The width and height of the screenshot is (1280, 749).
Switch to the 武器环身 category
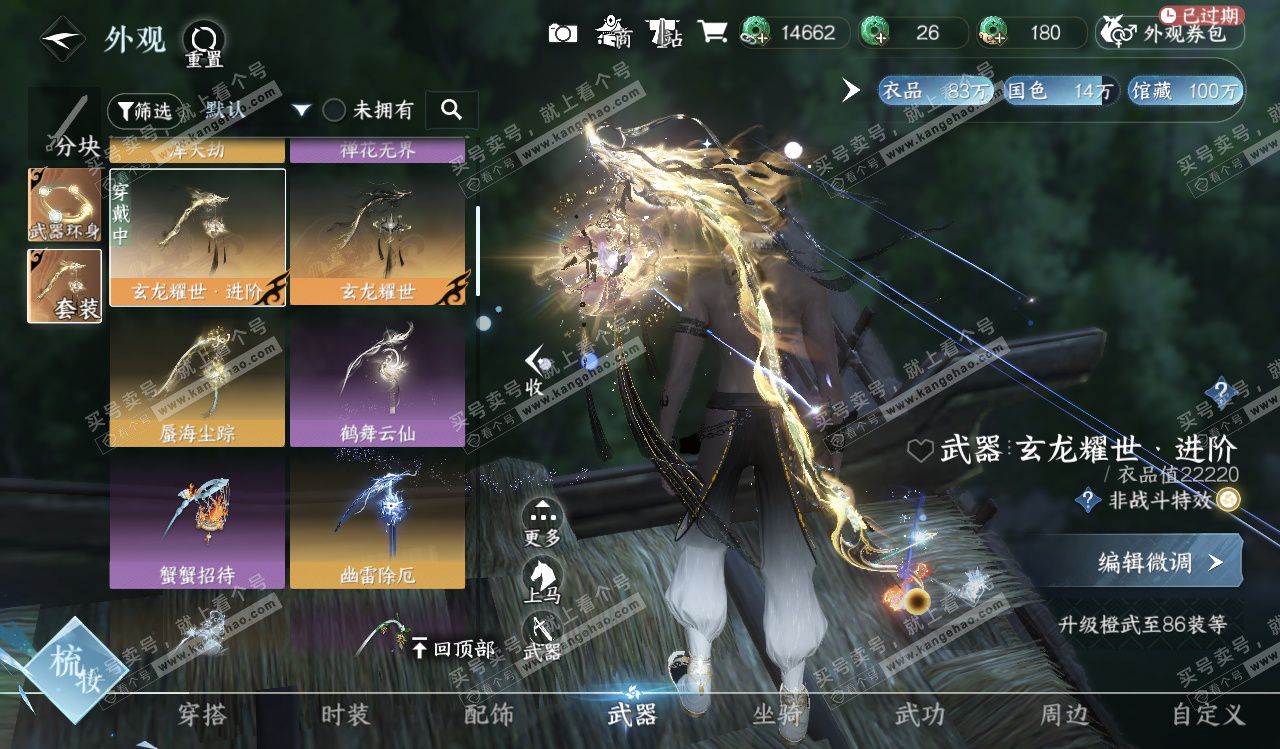pos(64,205)
